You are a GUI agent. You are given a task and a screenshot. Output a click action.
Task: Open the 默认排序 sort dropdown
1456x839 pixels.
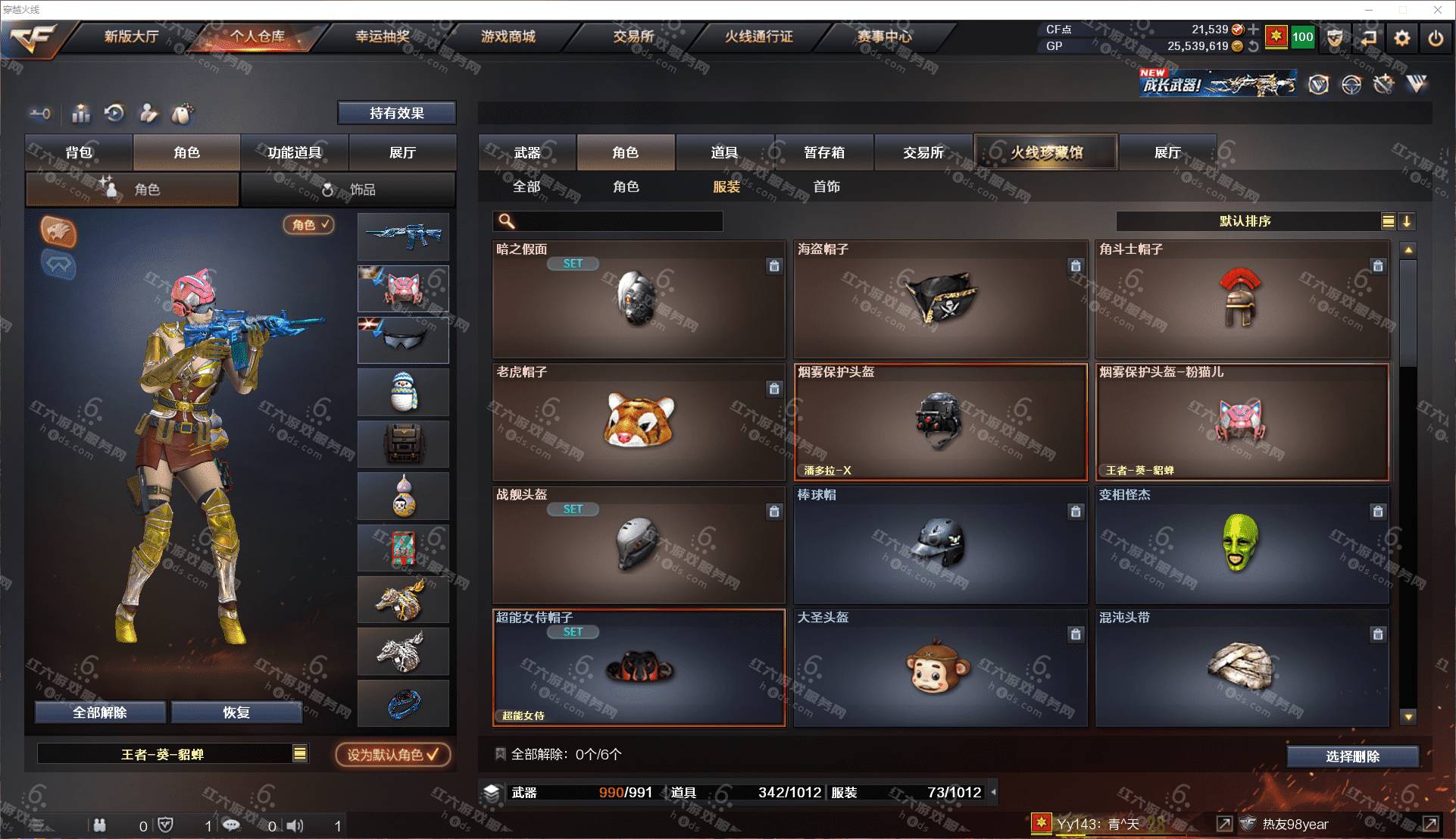point(1245,221)
